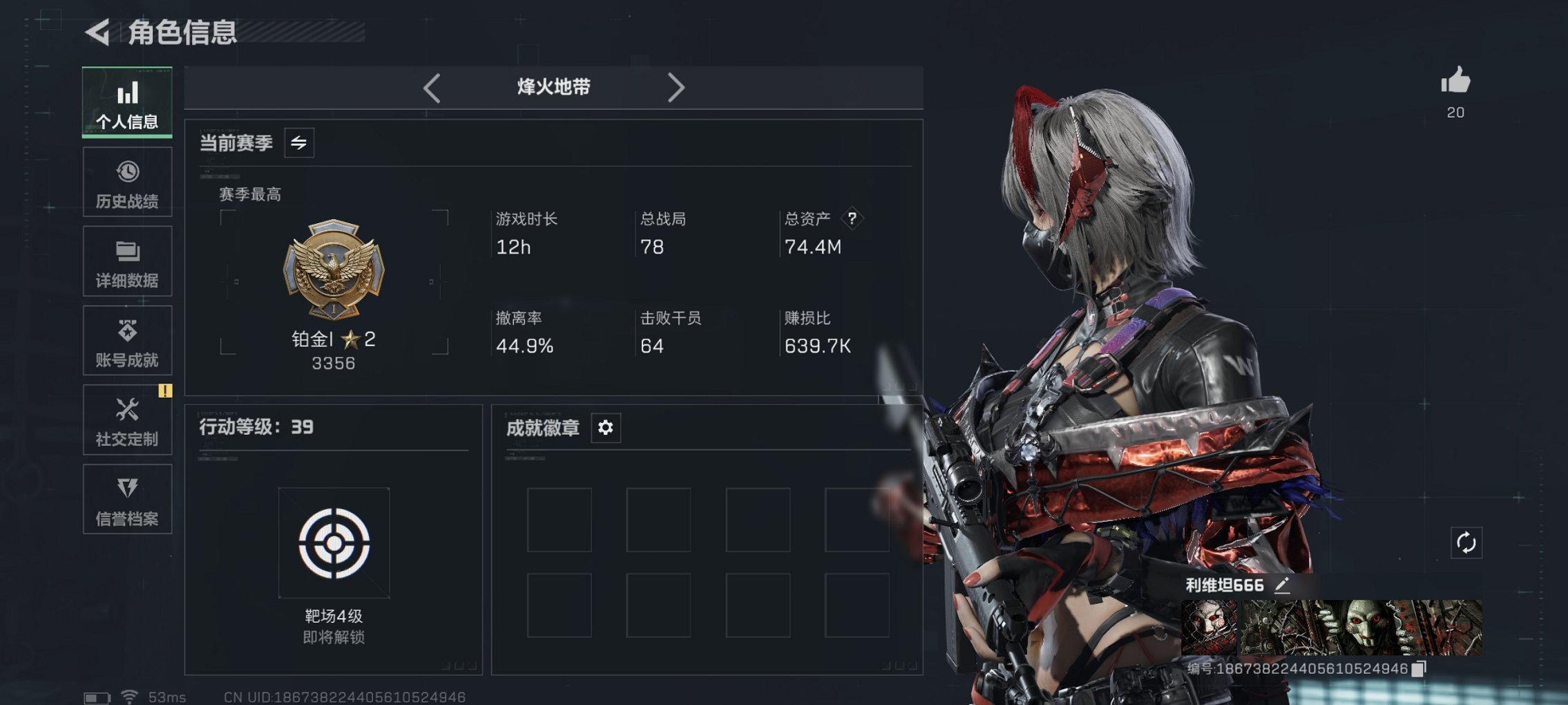Switch to the previous mode with the left arrow
Viewport: 1568px width, 705px height.
432,87
